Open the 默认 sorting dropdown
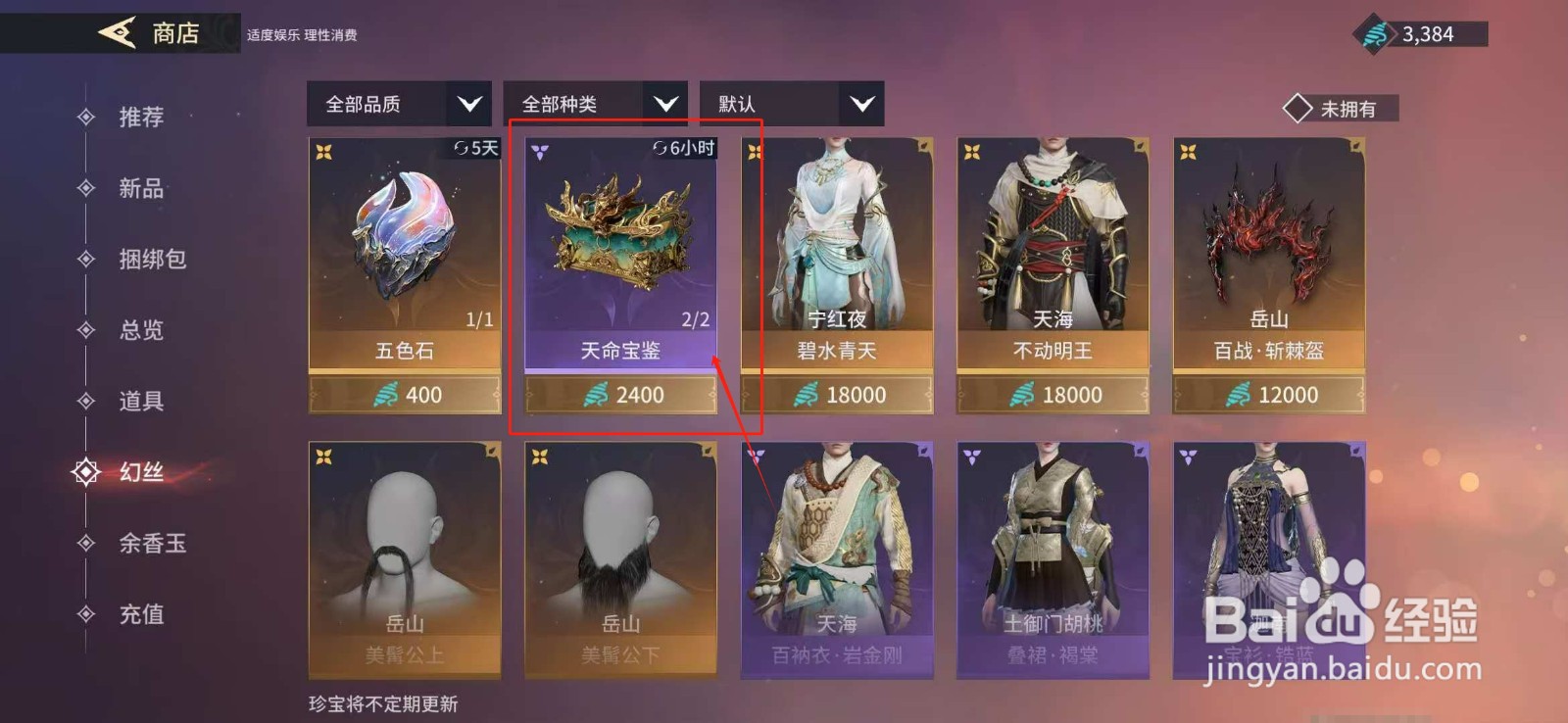The width and height of the screenshot is (1568, 723). [790, 104]
